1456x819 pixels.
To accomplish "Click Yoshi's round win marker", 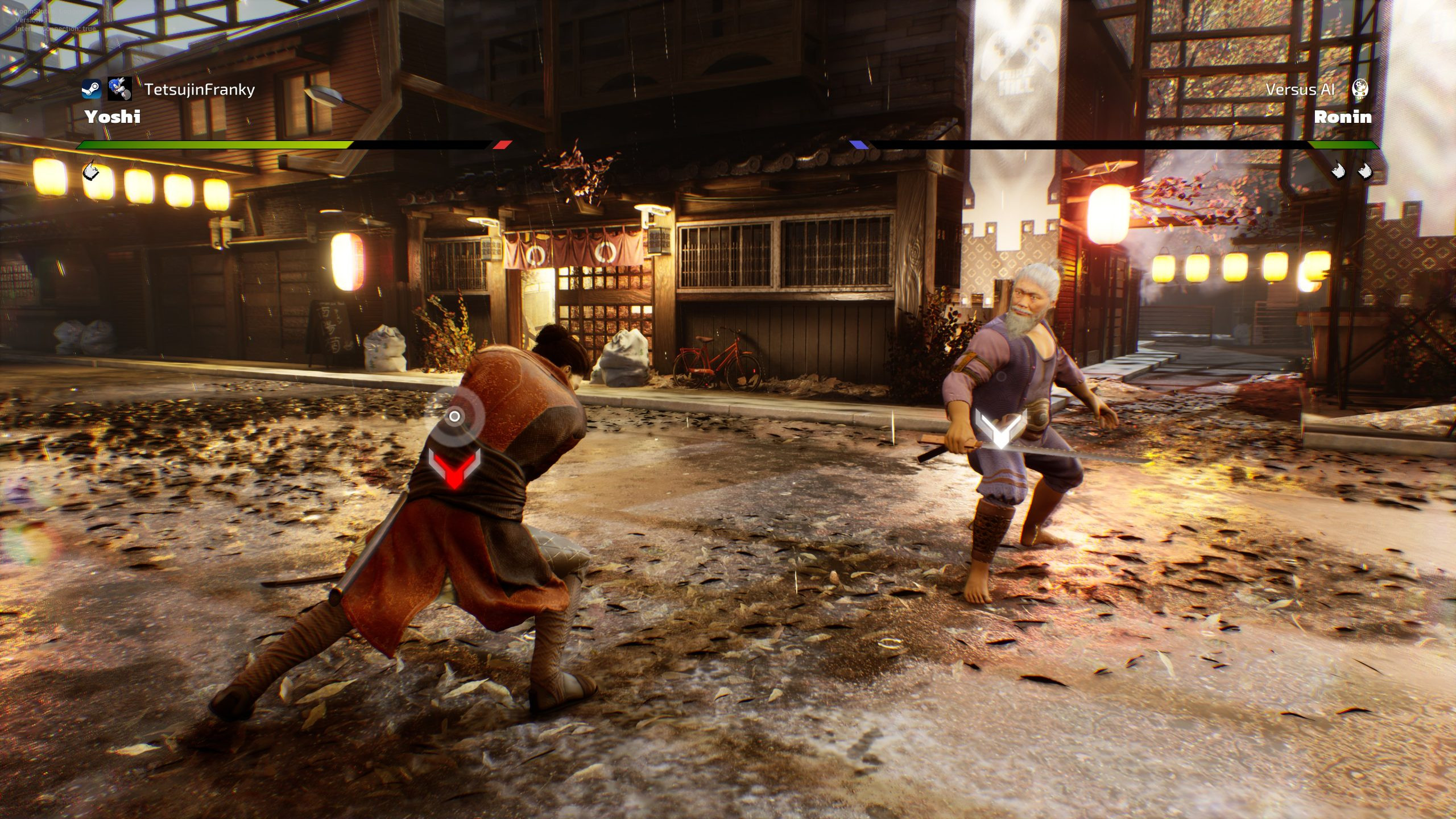I will click(91, 169).
